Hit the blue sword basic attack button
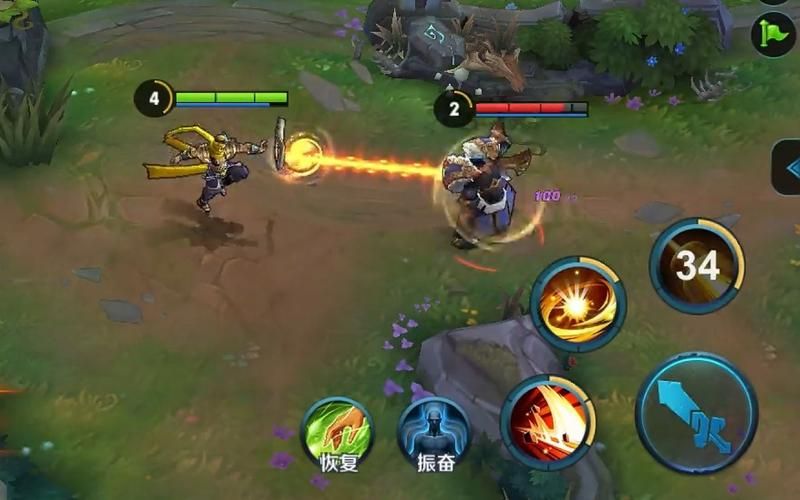This screenshot has width=800, height=500. click(x=696, y=412)
